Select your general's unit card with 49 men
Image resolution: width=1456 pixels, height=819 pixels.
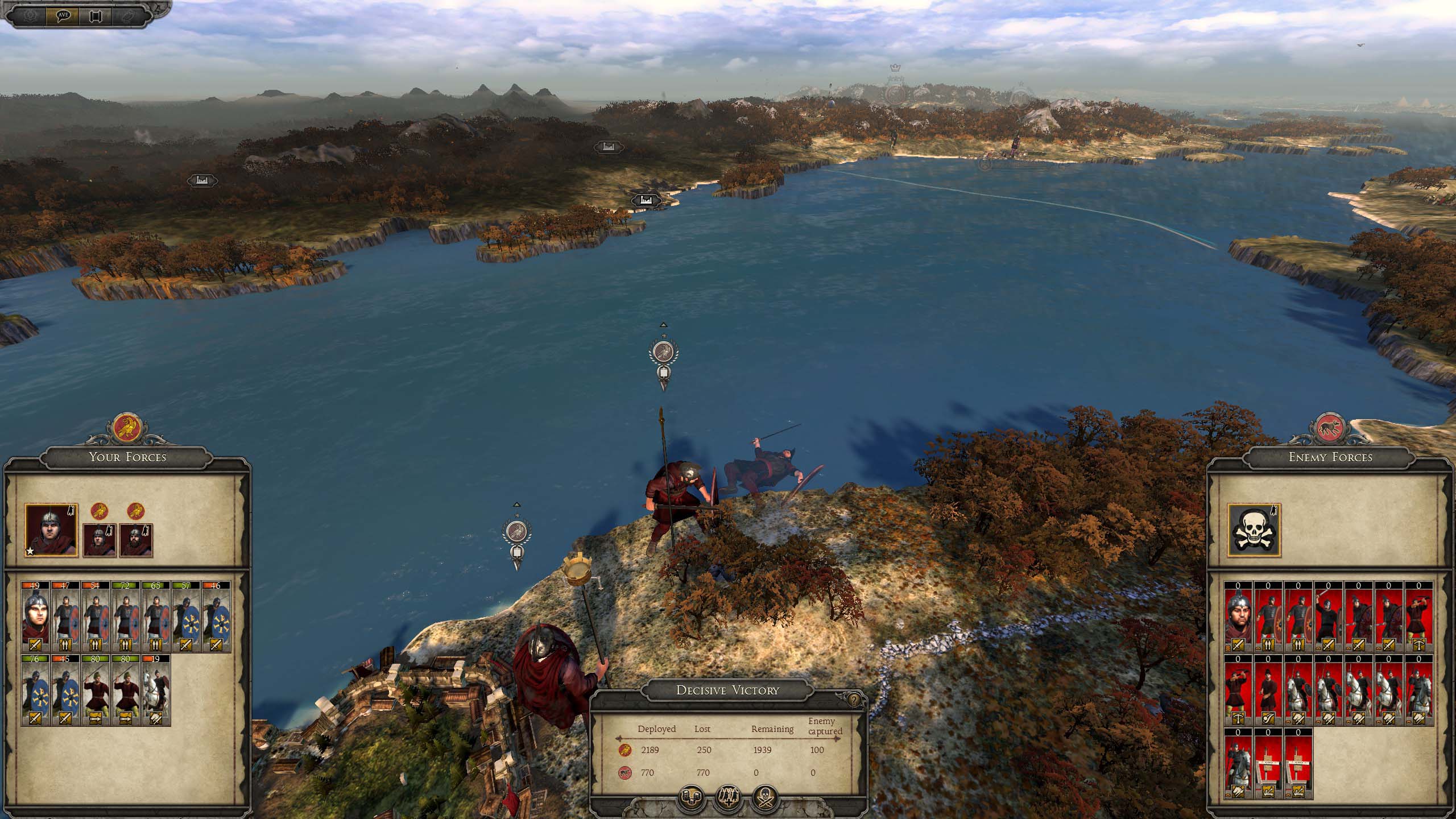(x=35, y=617)
